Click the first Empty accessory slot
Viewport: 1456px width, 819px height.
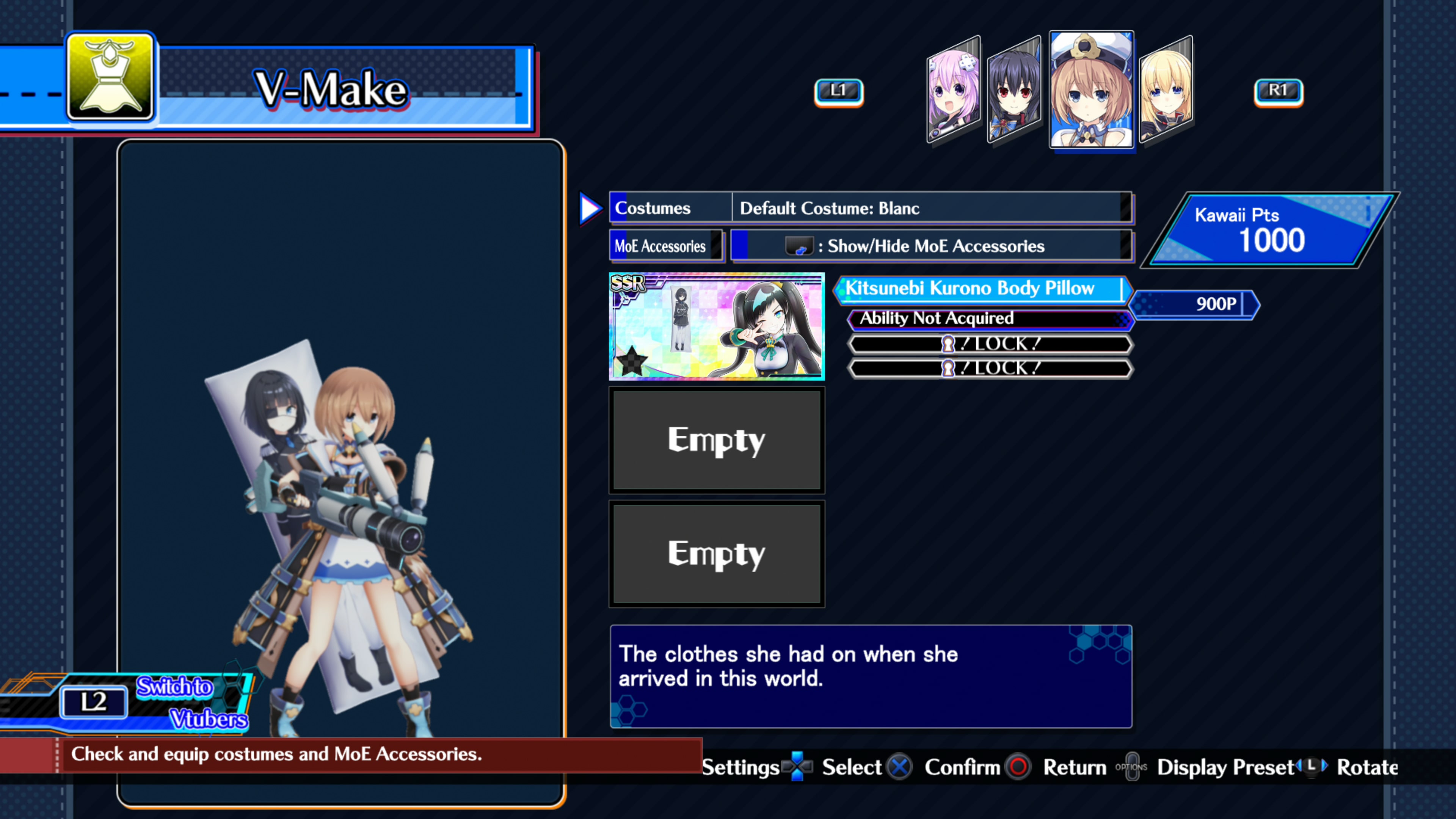point(716,441)
